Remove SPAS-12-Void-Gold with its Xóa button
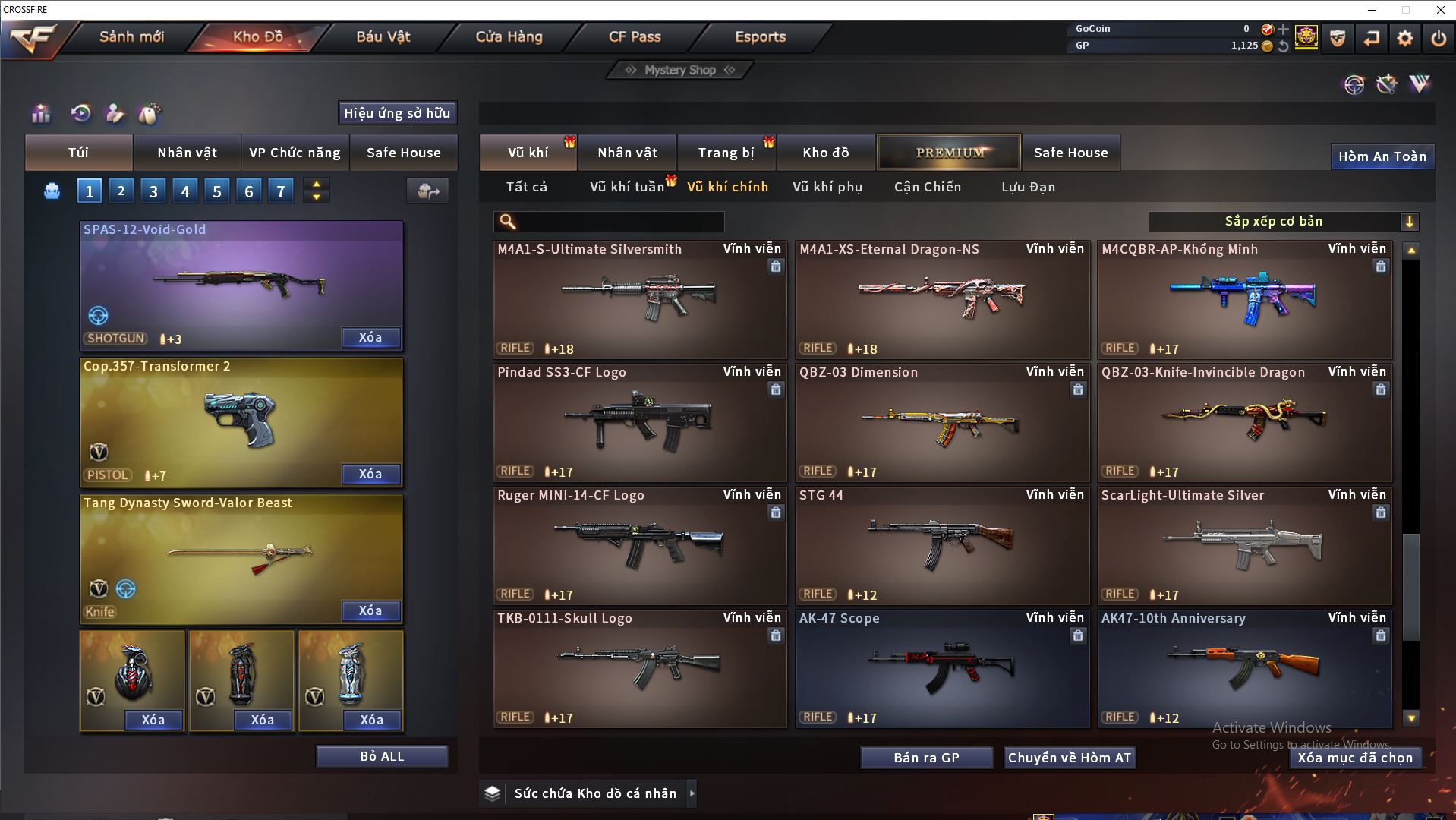 370,337
